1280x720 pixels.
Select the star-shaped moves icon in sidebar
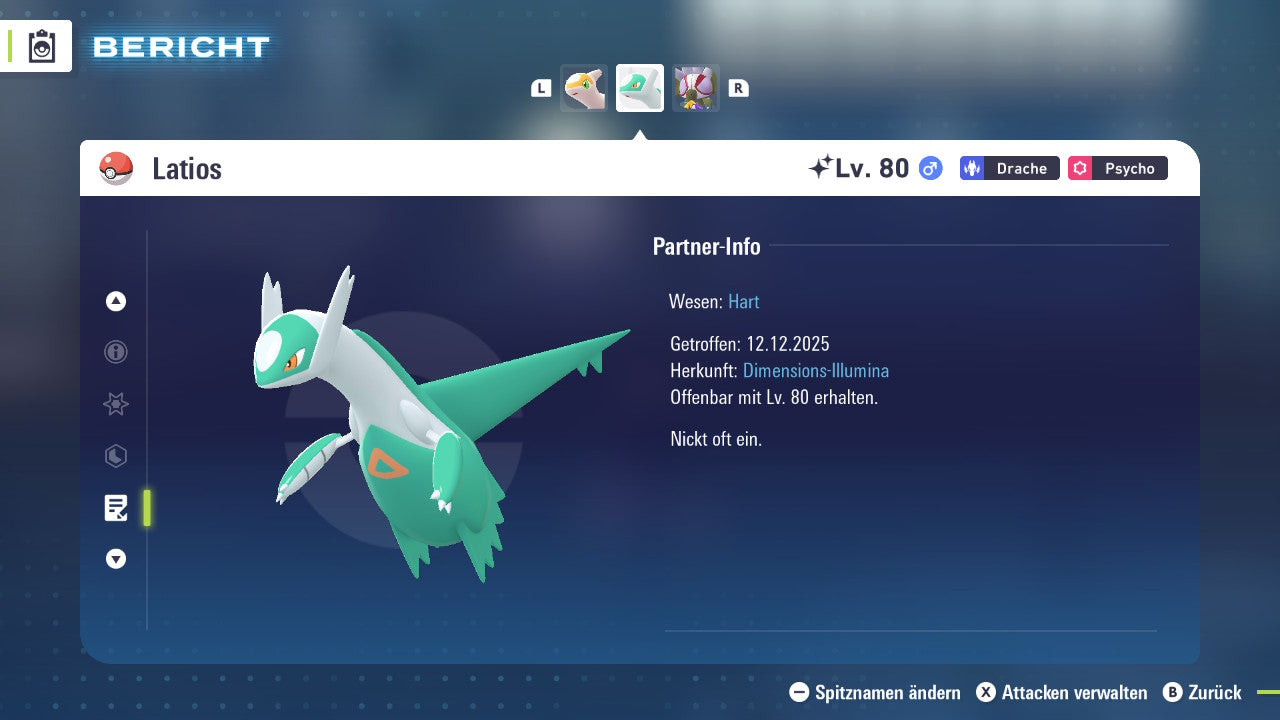pos(115,404)
